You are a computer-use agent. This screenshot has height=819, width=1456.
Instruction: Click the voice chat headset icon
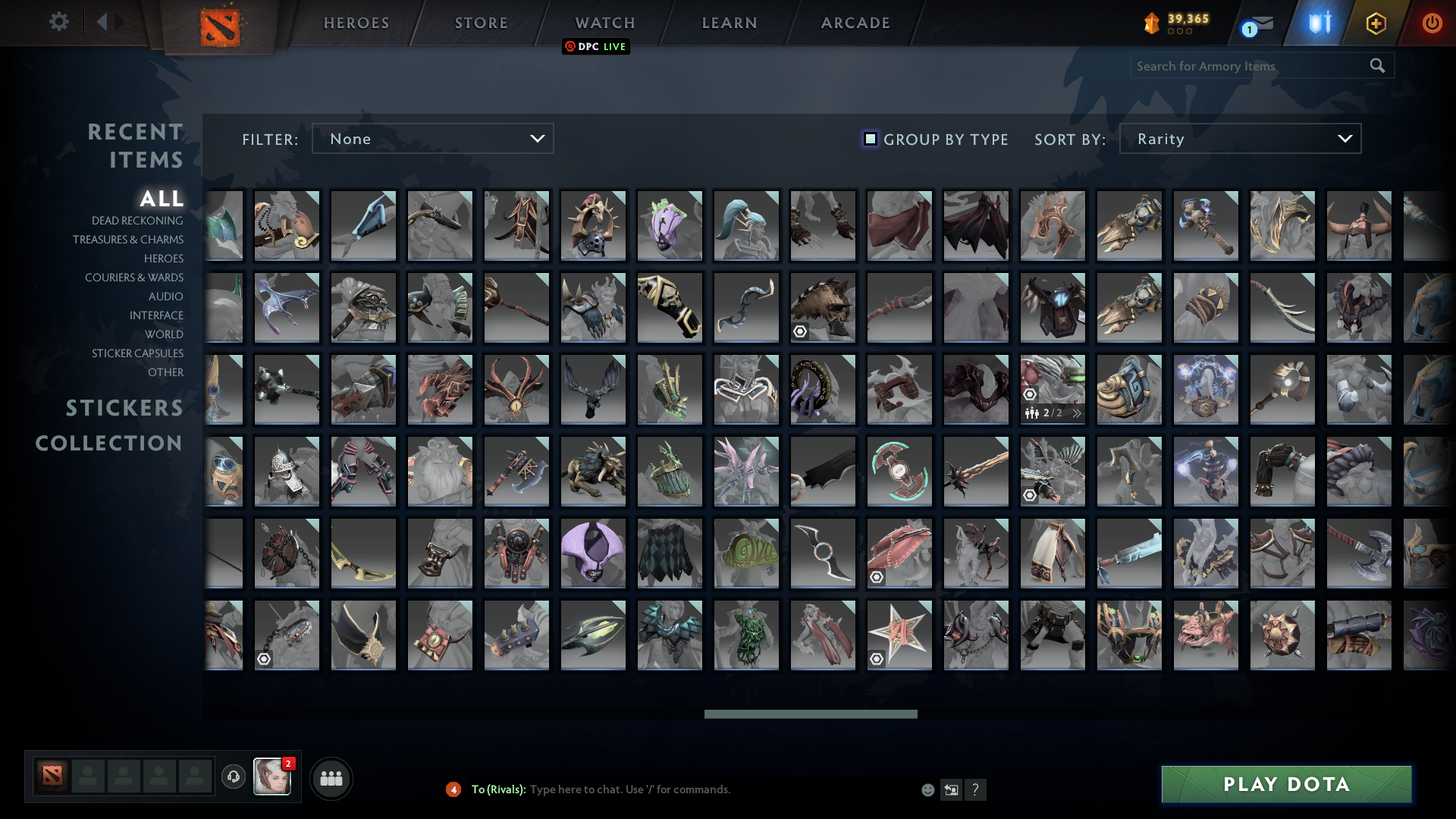(x=233, y=777)
